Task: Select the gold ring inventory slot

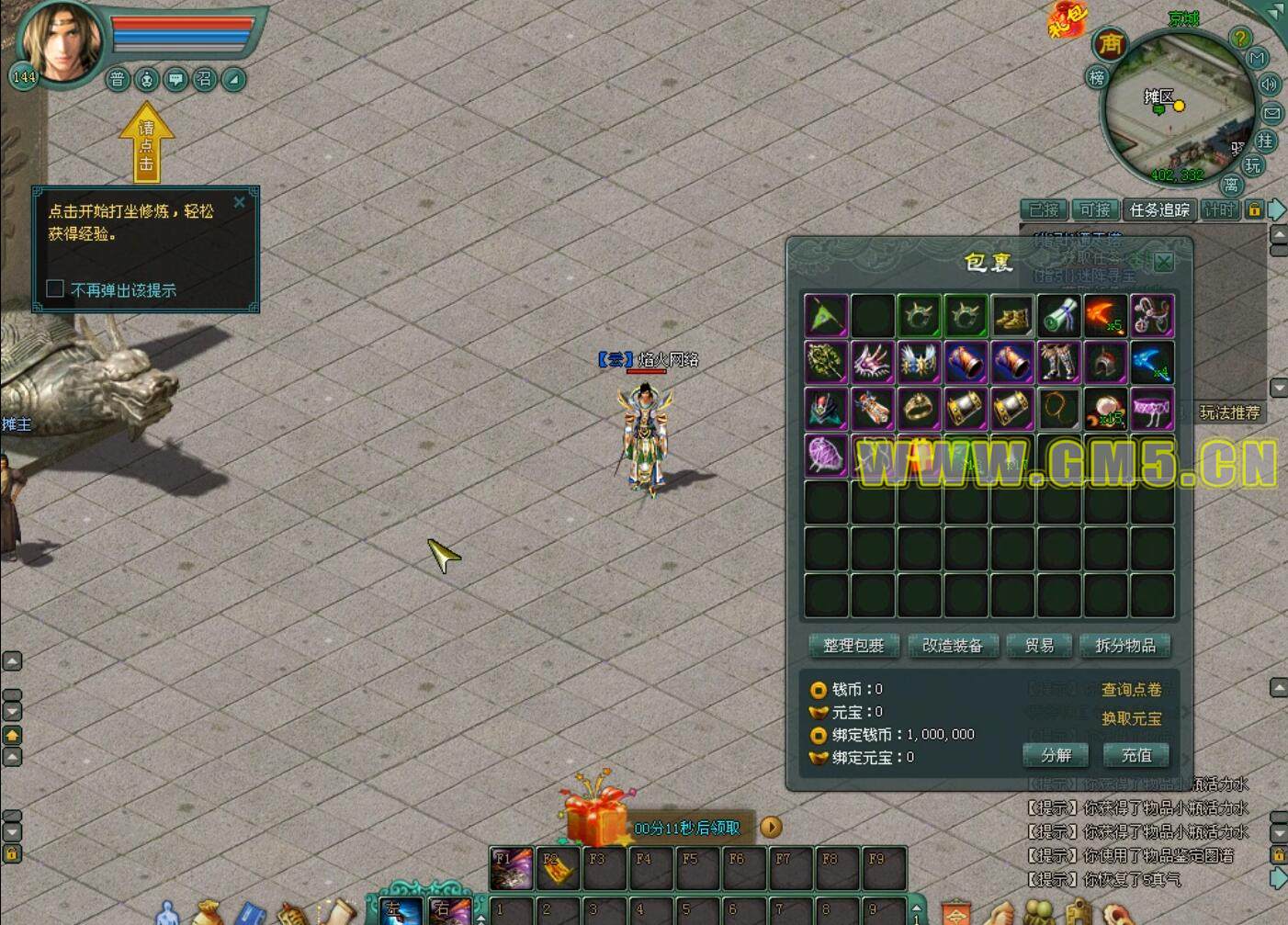Action: [x=919, y=408]
